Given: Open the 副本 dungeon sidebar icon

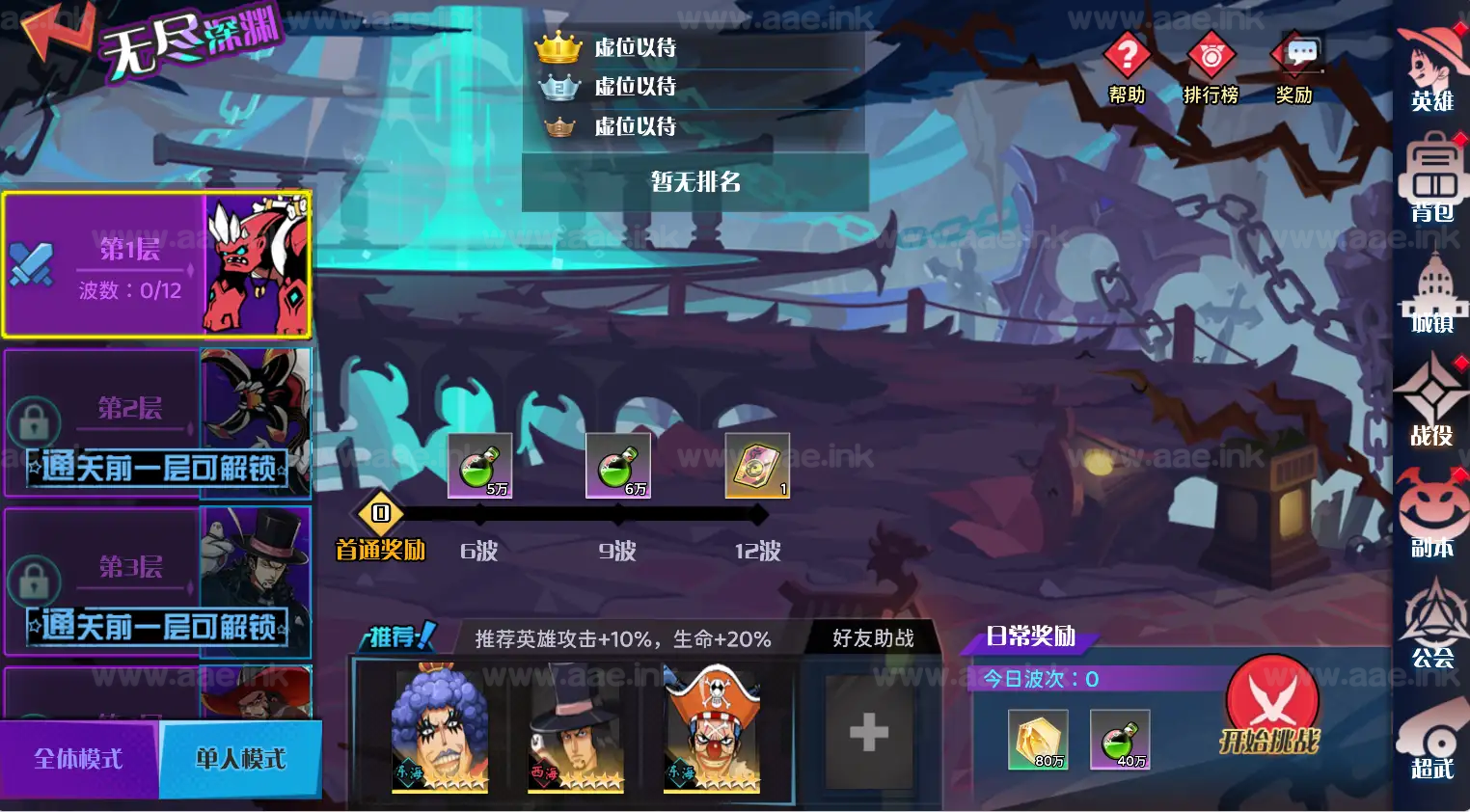Looking at the screenshot, I should (x=1434, y=511).
